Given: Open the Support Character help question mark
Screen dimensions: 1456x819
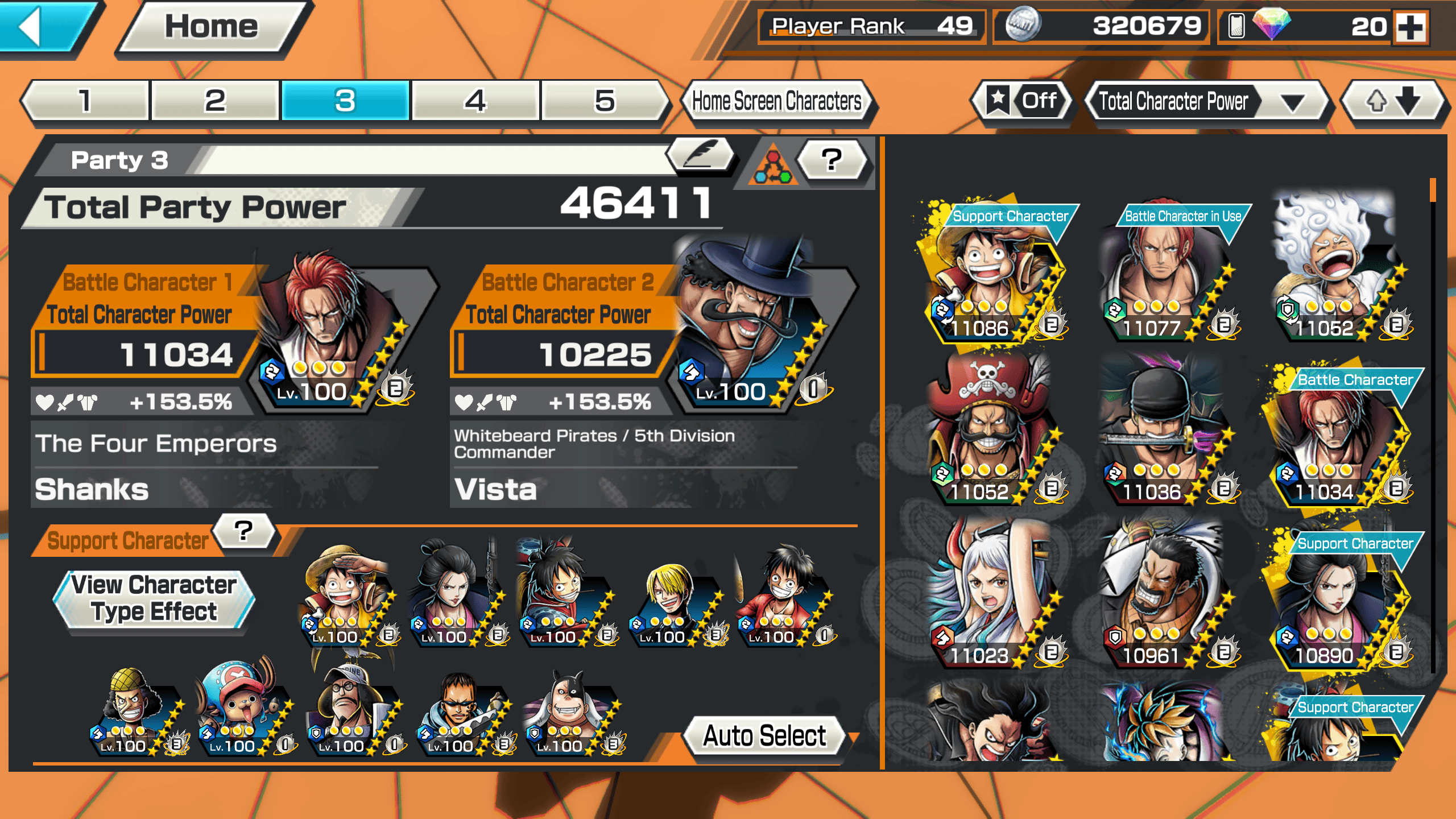Looking at the screenshot, I should click(243, 531).
